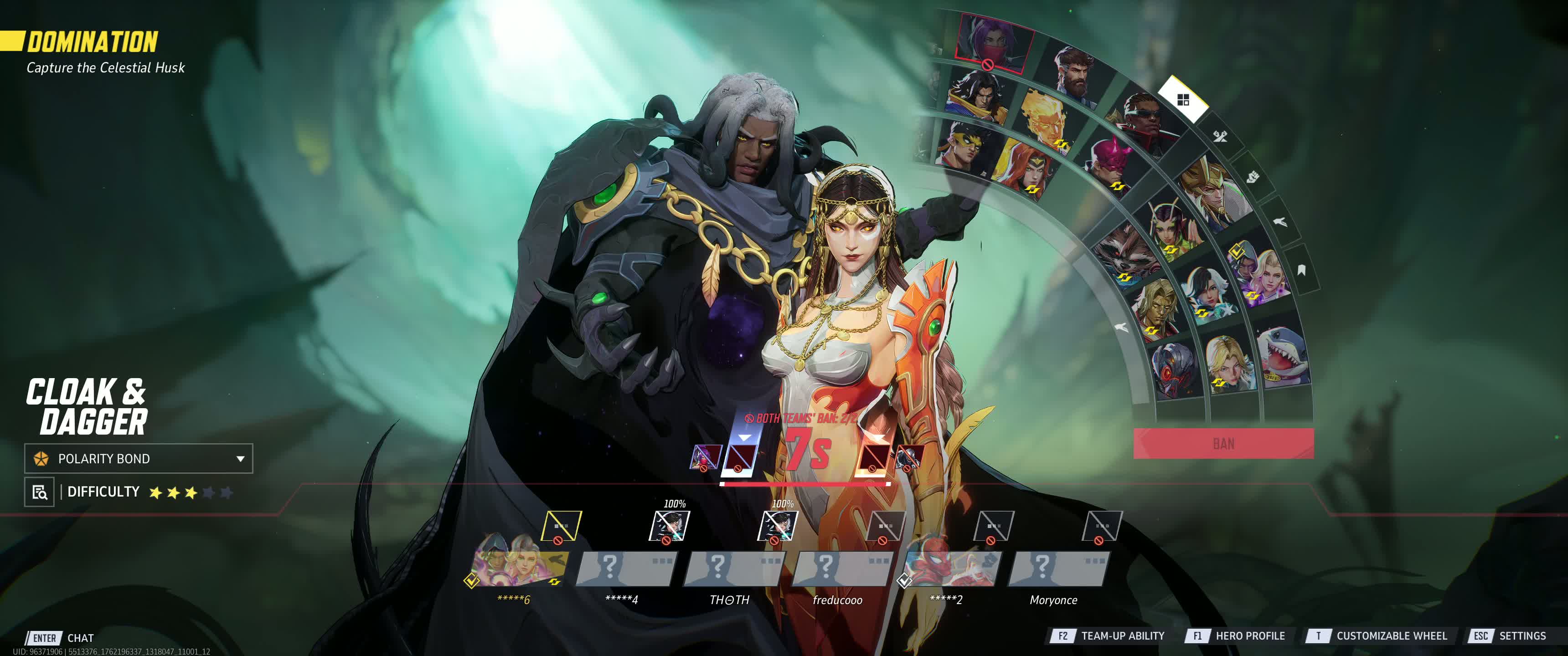The height and width of the screenshot is (656, 1568).
Task: Select player freducooo's slot
Action: pyautogui.click(x=837, y=569)
